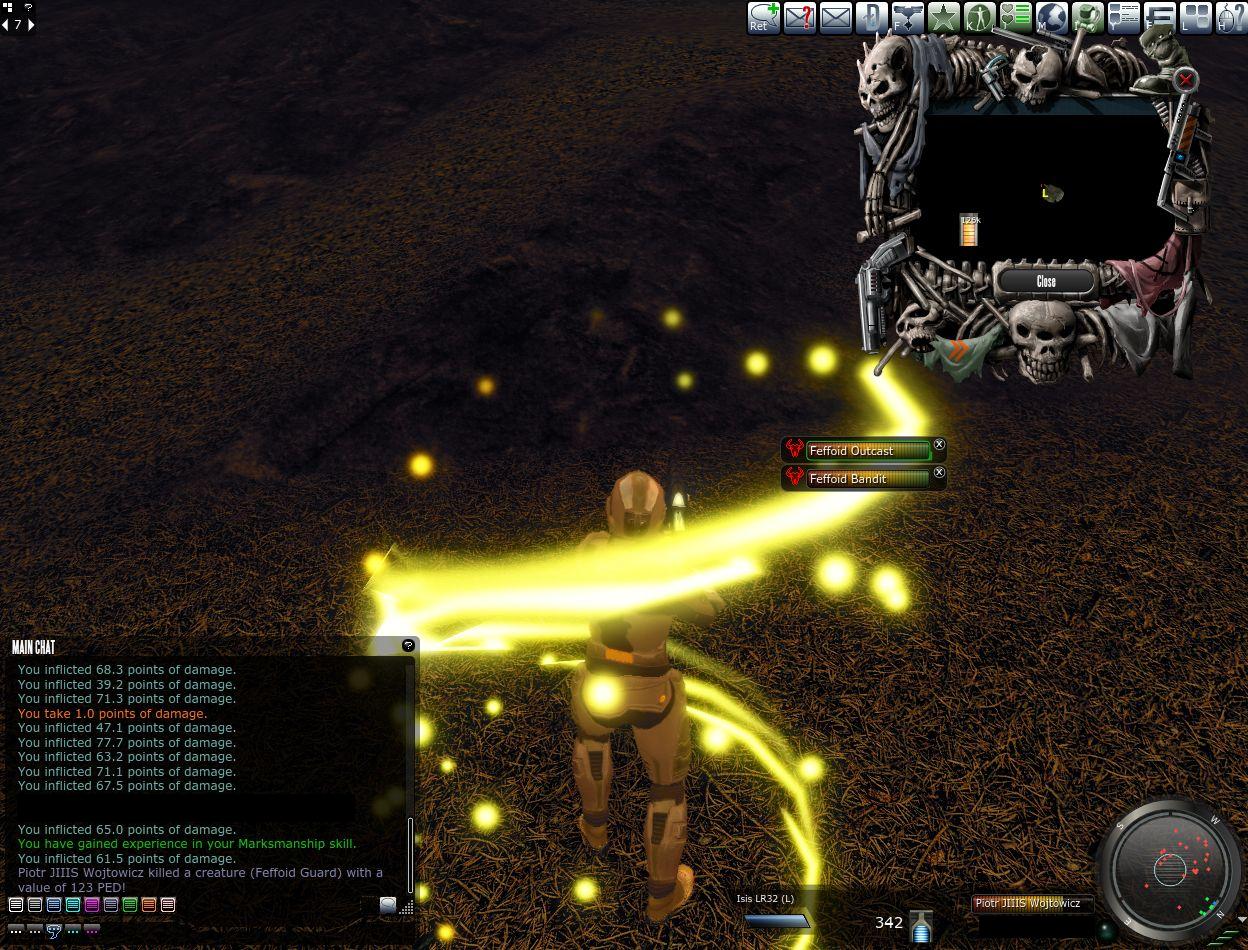Click the red X on the loot window
This screenshot has width=1248, height=950.
[1185, 79]
